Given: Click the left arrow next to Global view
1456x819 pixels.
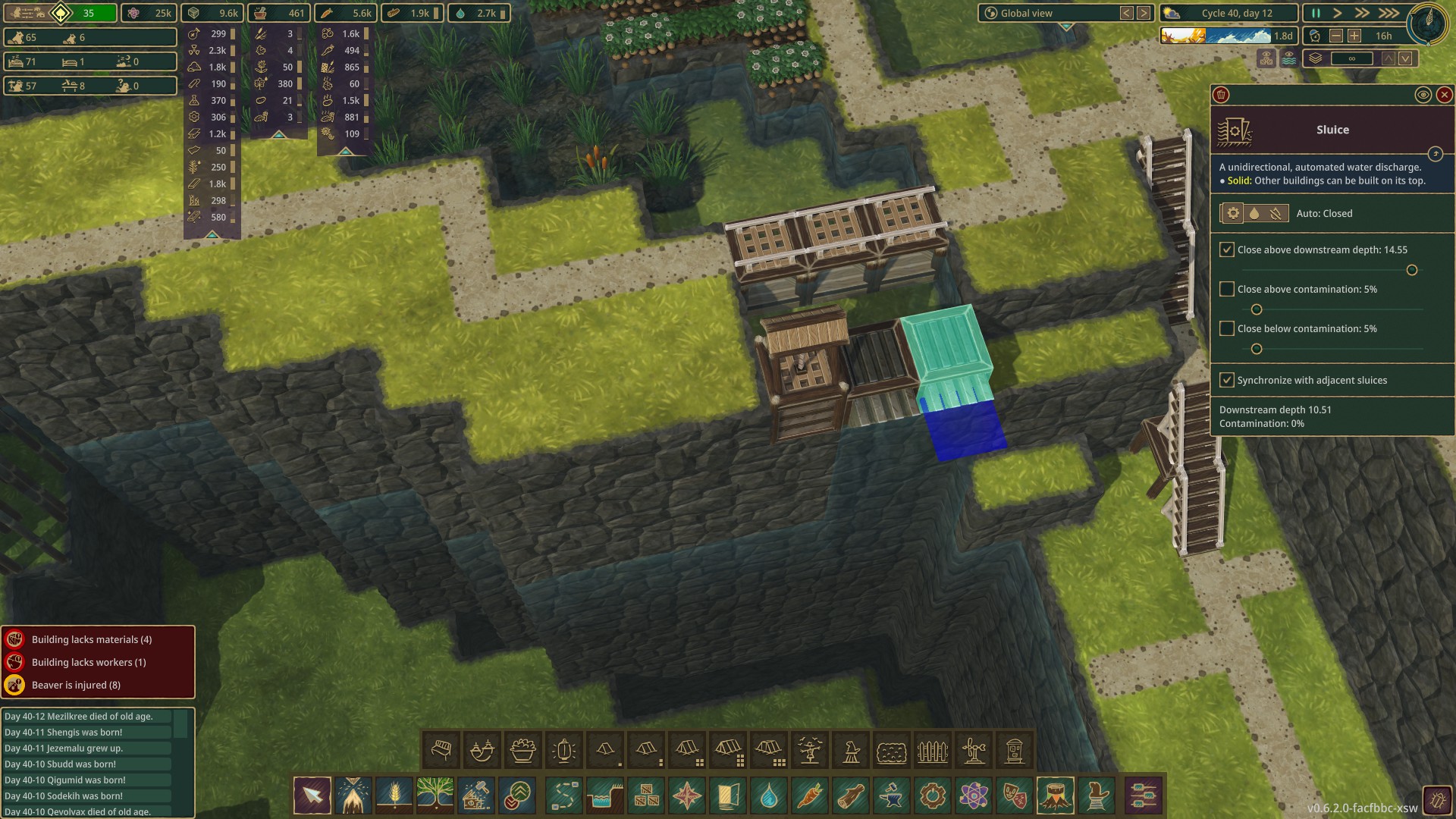Looking at the screenshot, I should point(1125,13).
